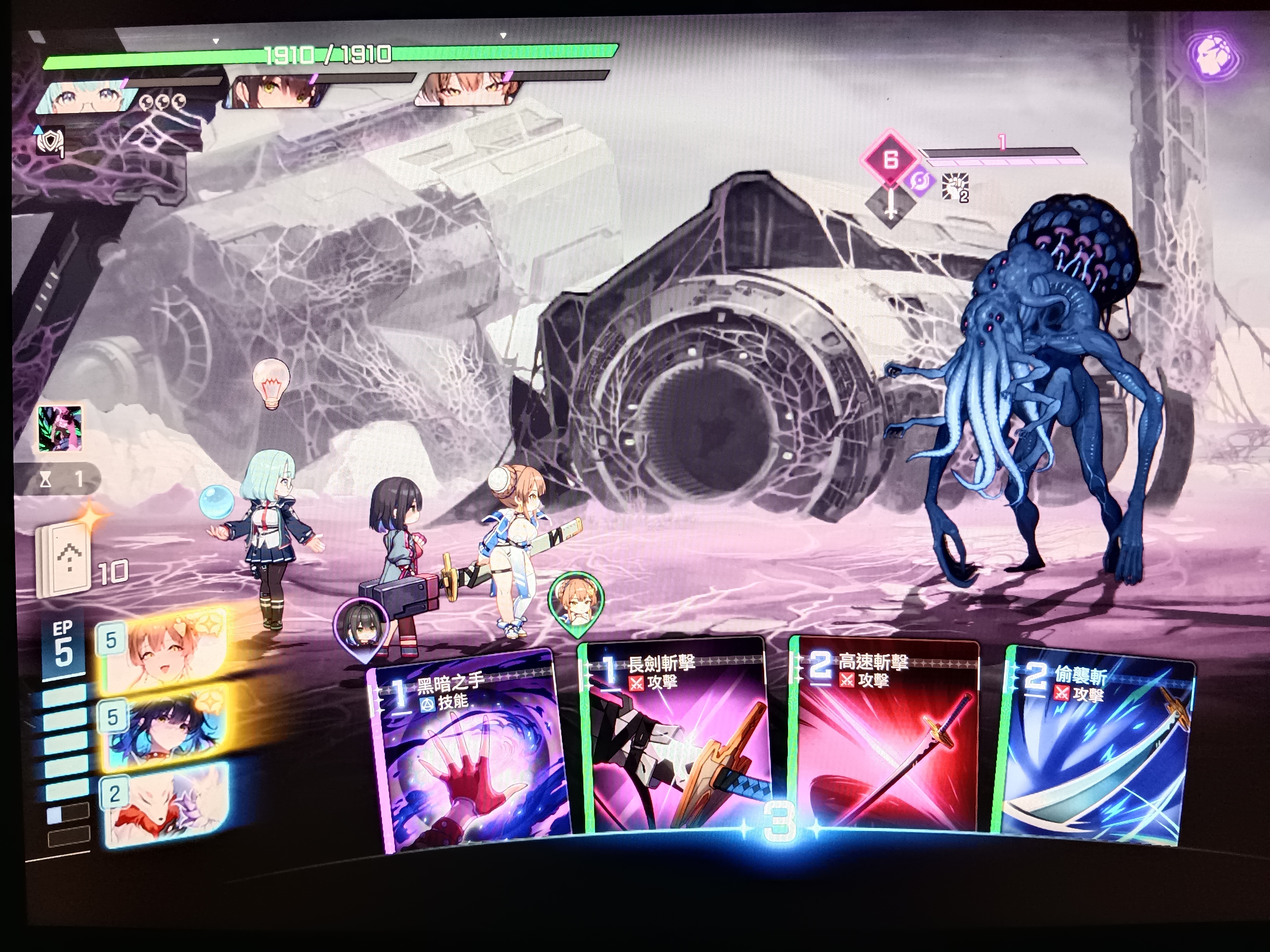The image size is (1270, 952).
Task: Use the dark-haired girl's 5 EP skill
Action: (x=164, y=729)
